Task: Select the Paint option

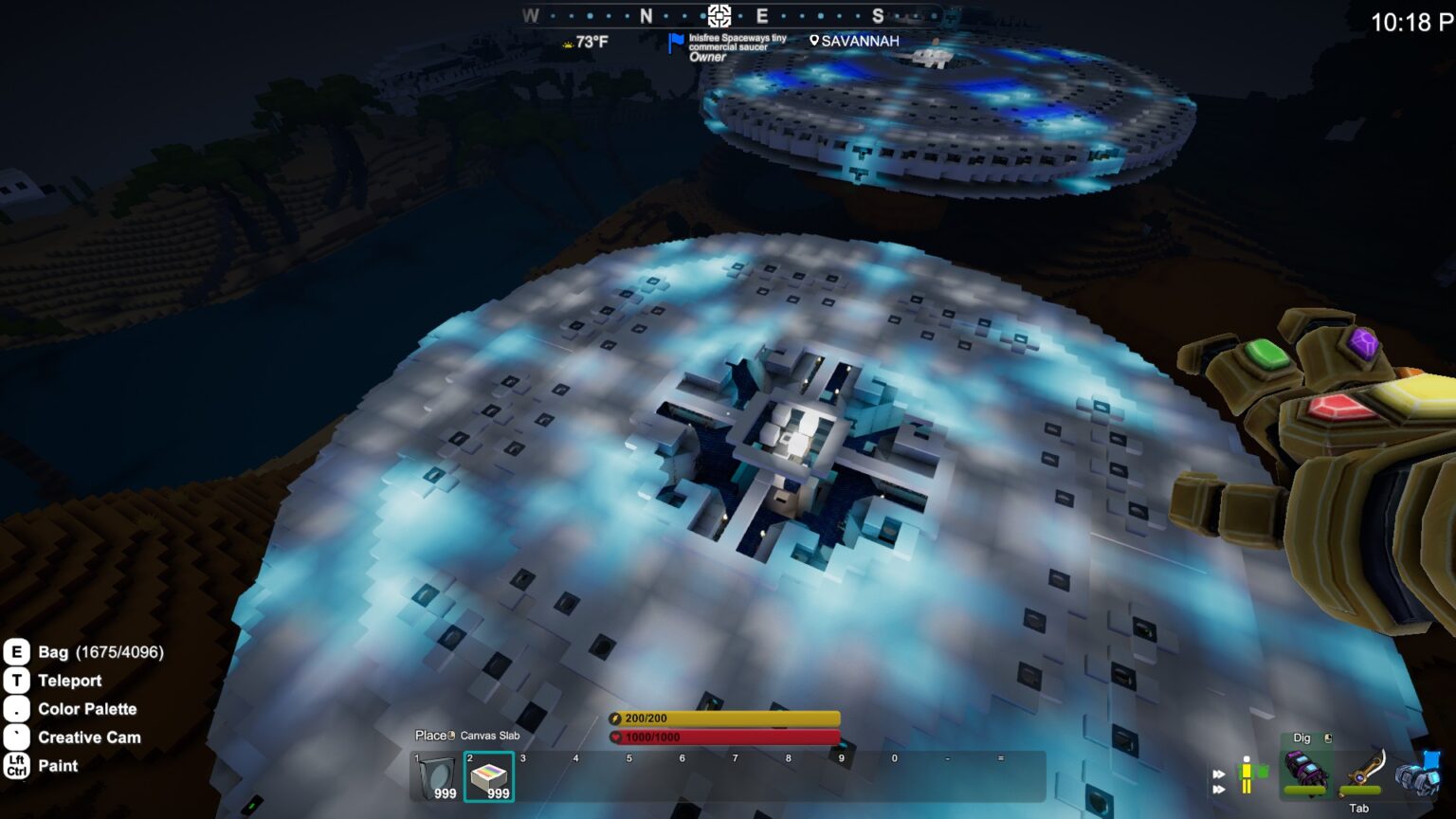Action: [58, 766]
